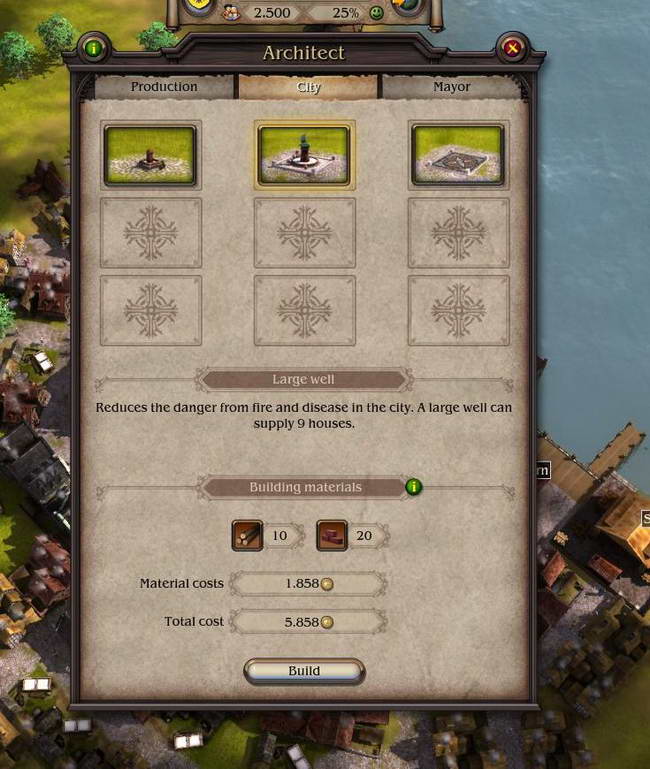The width and height of the screenshot is (650, 769).
Task: Open the Architect window info help
Action: 94,47
